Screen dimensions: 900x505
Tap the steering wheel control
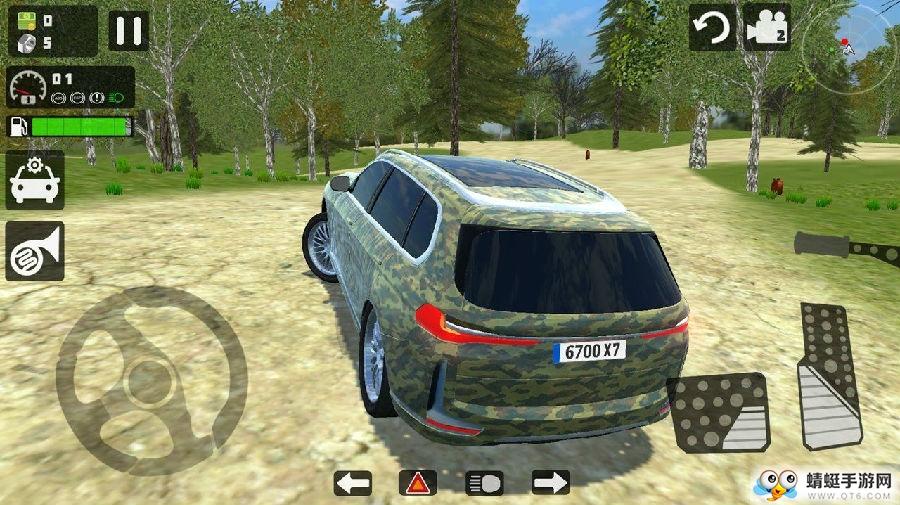(x=152, y=380)
